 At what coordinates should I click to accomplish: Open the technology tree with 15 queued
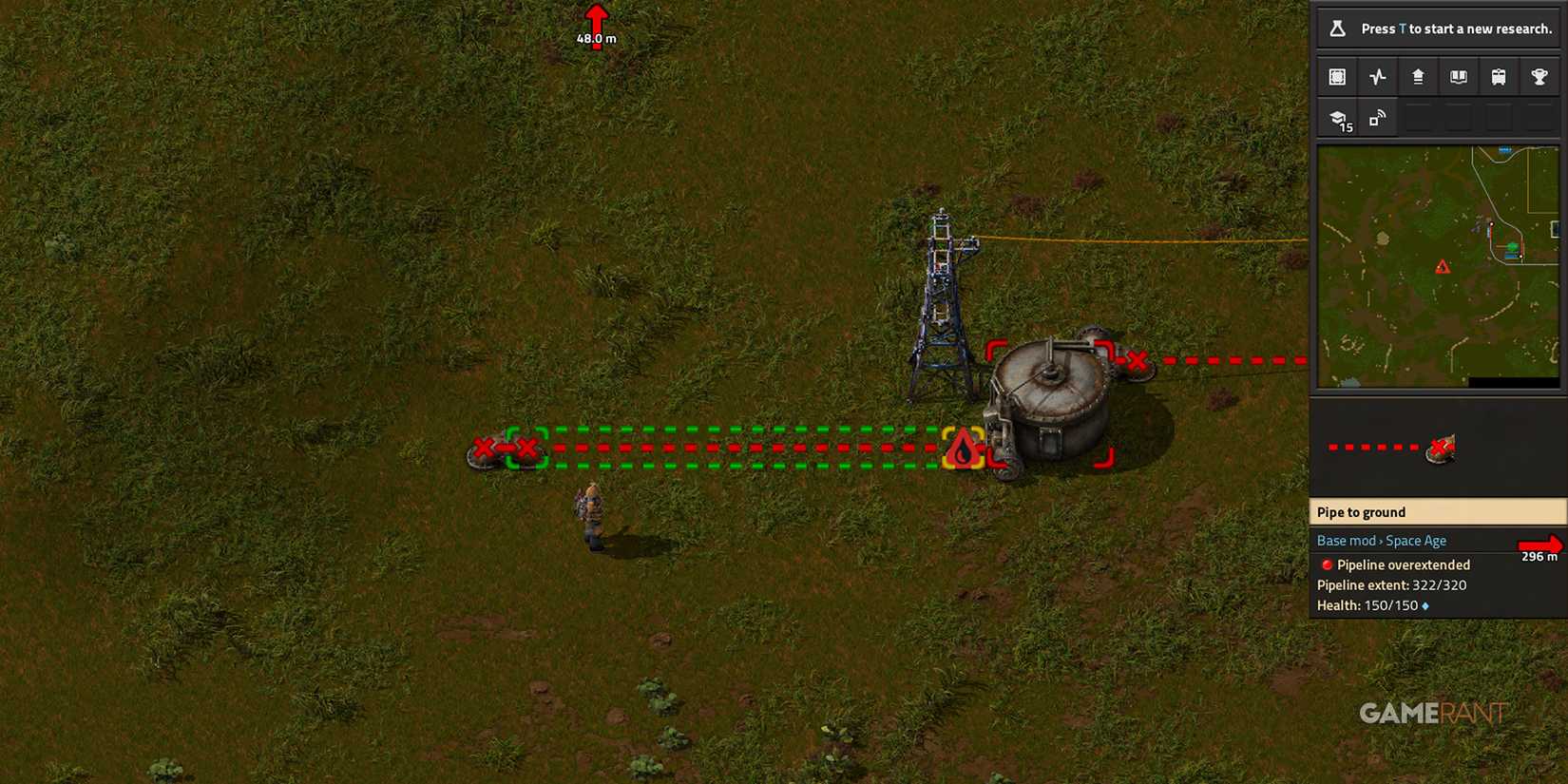tap(1337, 117)
